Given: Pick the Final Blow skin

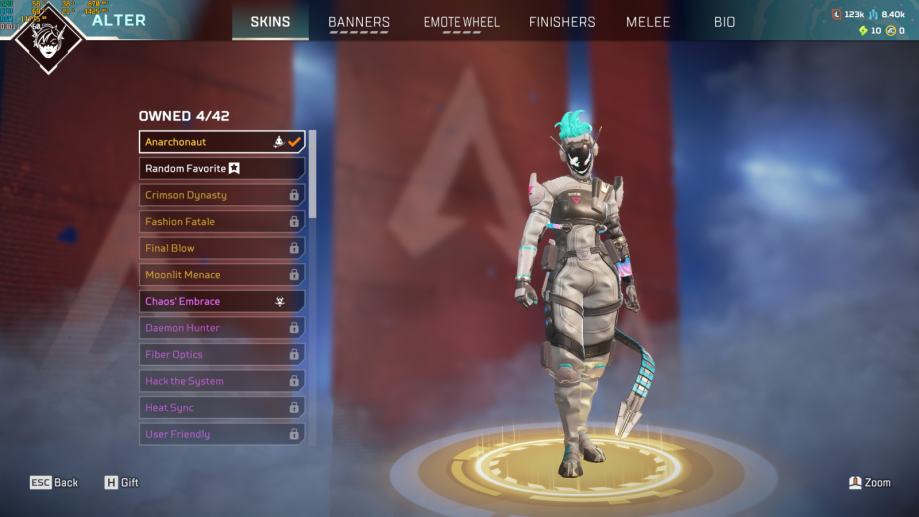Looking at the screenshot, I should tap(222, 248).
